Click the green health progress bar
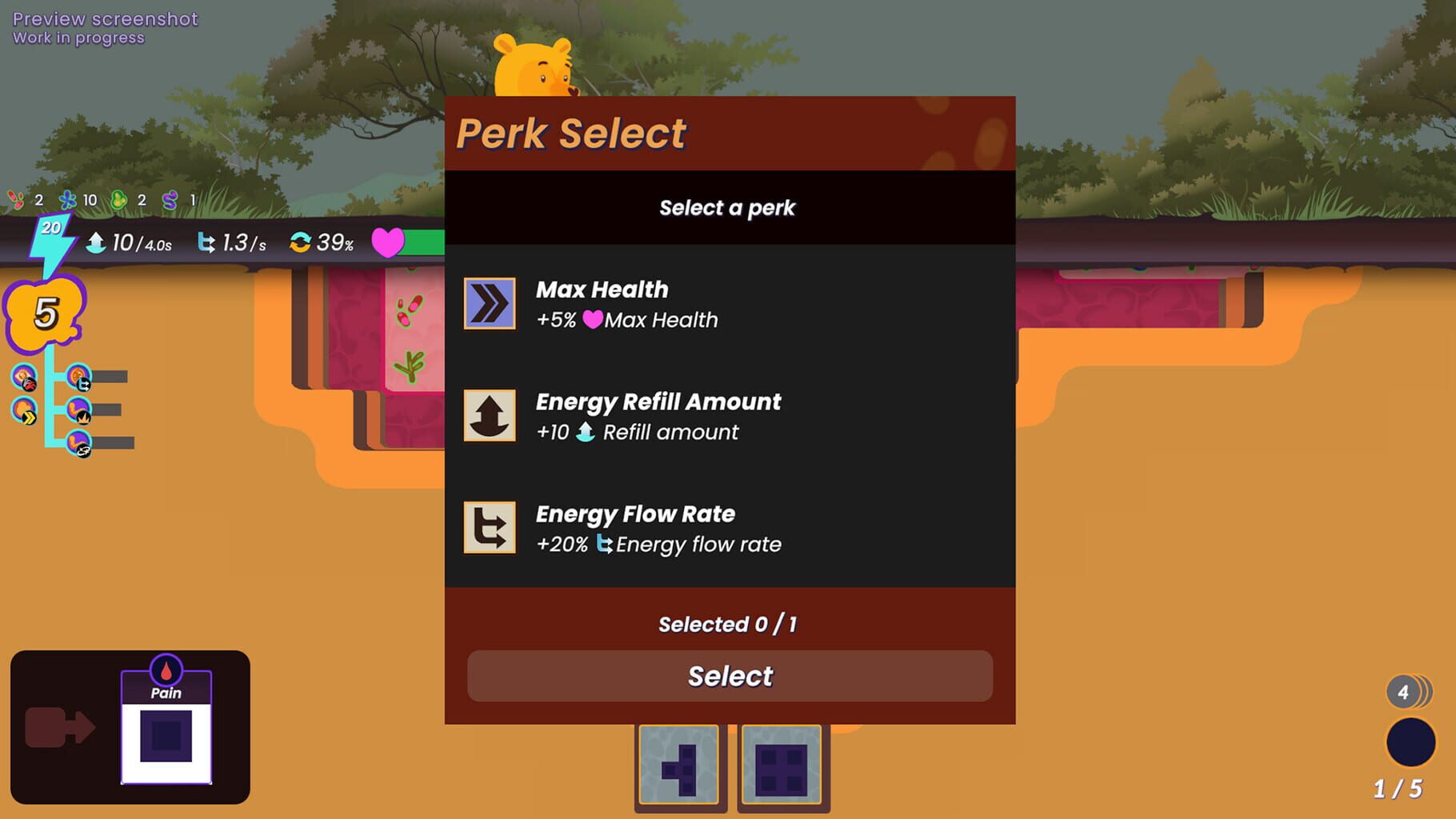The height and width of the screenshot is (819, 1456). [x=424, y=240]
